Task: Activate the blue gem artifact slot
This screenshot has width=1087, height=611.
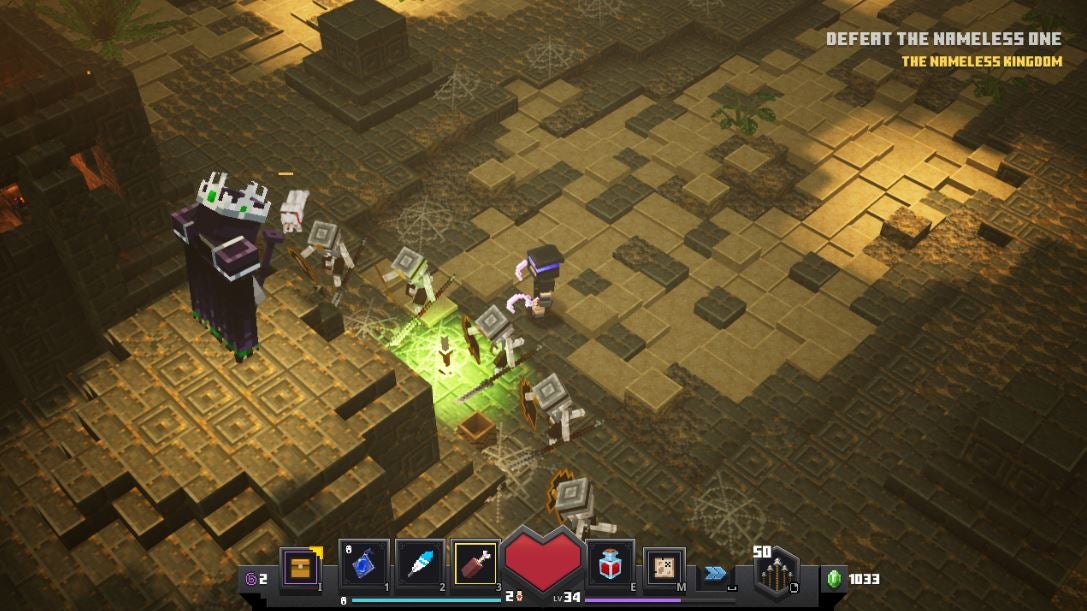Action: pos(363,565)
